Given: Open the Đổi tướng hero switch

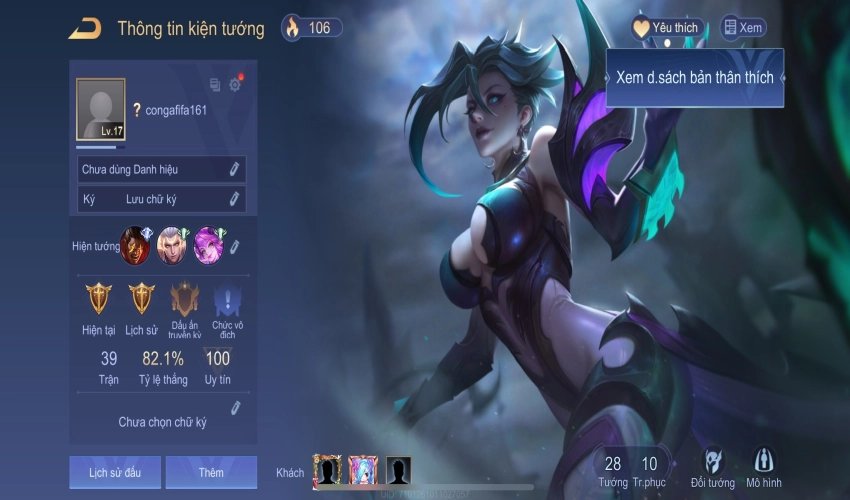Looking at the screenshot, I should 713,467.
